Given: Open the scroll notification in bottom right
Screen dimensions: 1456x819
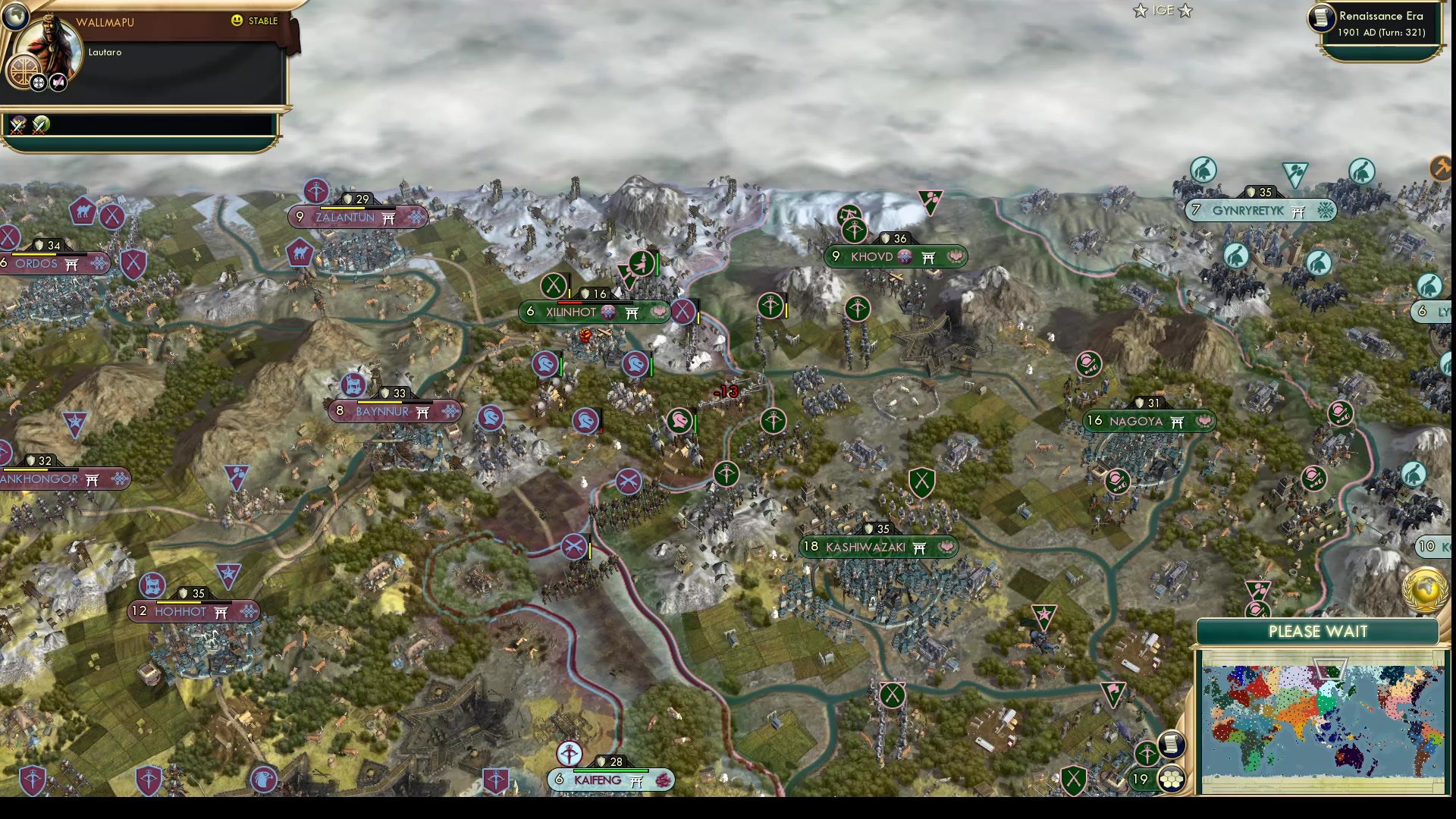Looking at the screenshot, I should point(1172,745).
